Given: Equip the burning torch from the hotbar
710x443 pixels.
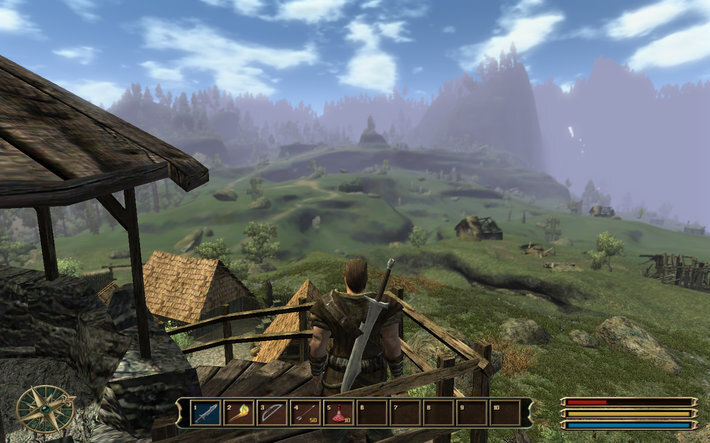Looking at the screenshot, I should (x=239, y=412).
